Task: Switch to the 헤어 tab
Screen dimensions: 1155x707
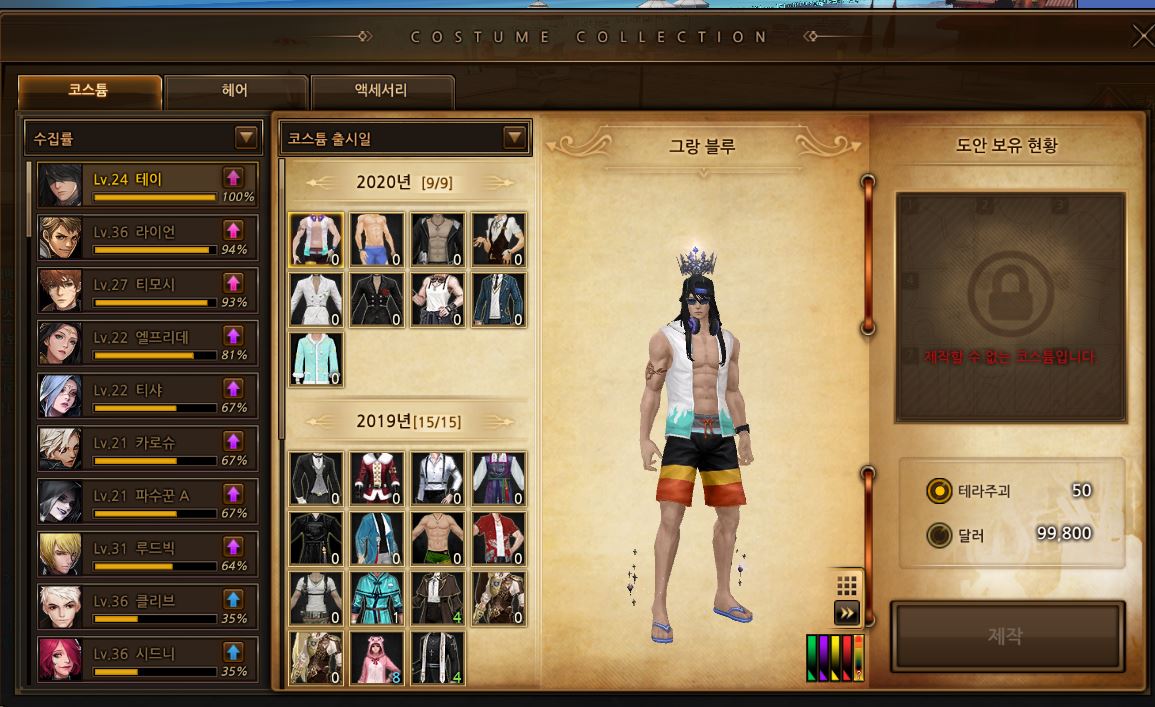Action: point(235,91)
